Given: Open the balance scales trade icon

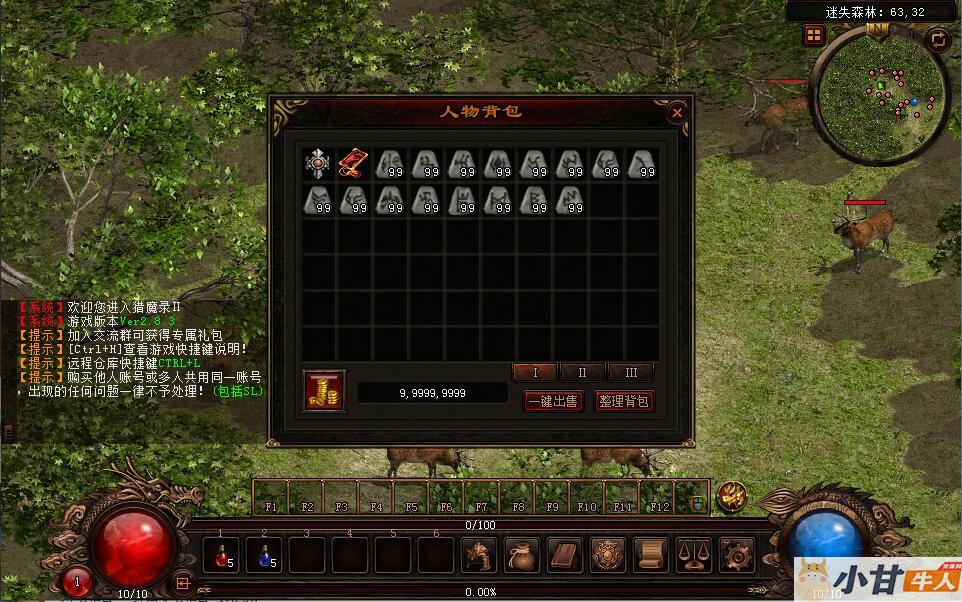Looking at the screenshot, I should (694, 555).
